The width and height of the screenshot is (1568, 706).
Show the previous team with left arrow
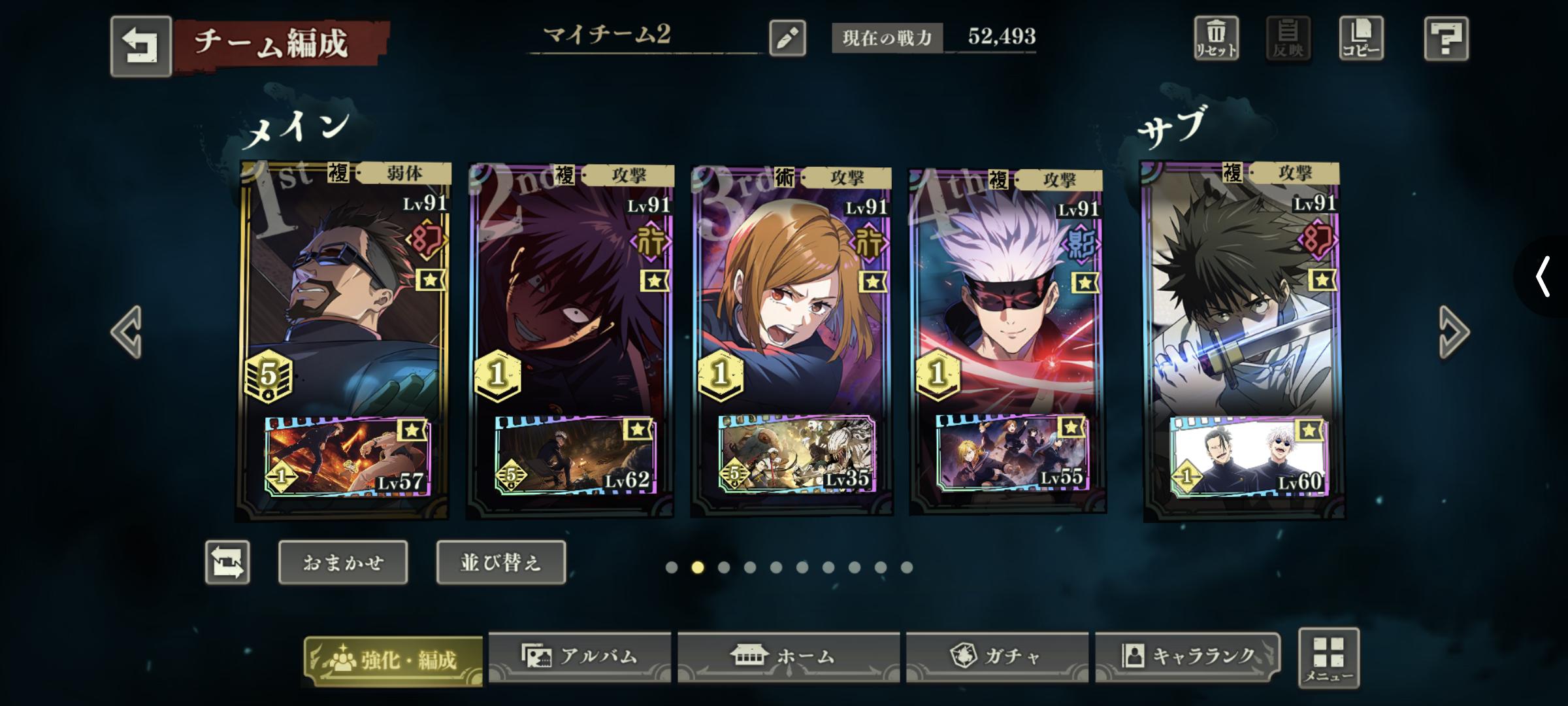[127, 331]
